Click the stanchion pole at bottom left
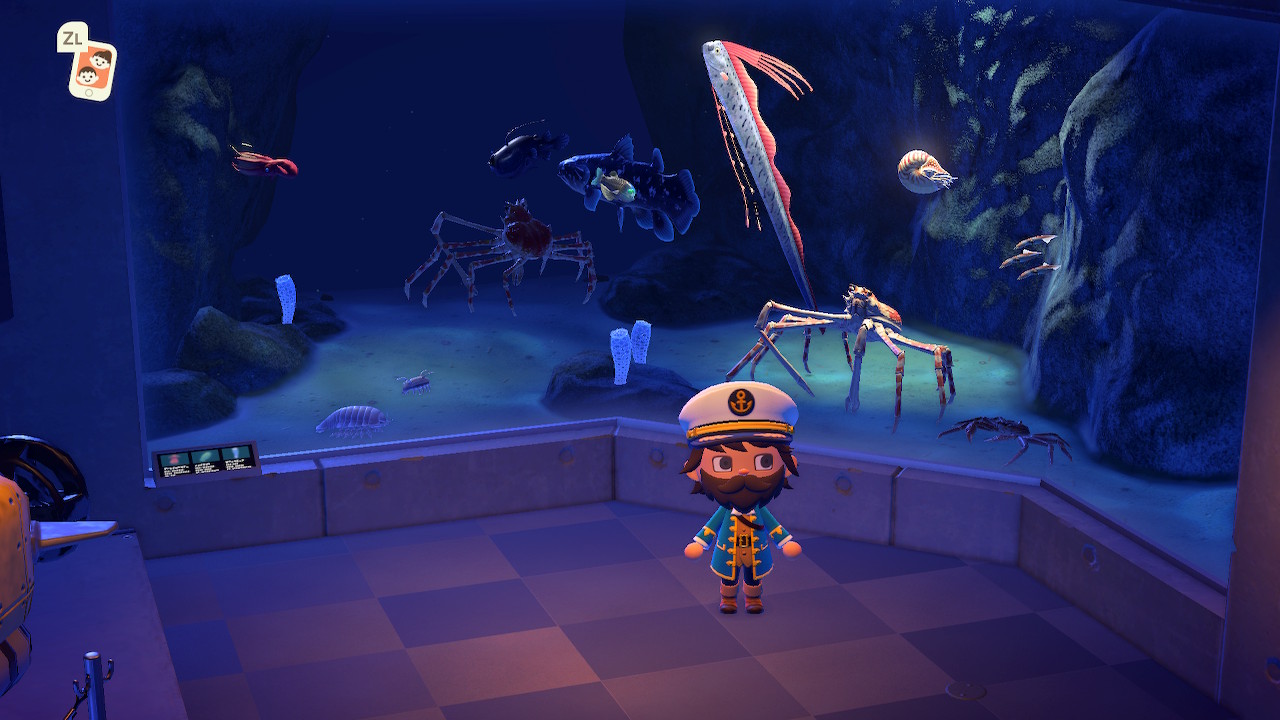 tap(95, 680)
